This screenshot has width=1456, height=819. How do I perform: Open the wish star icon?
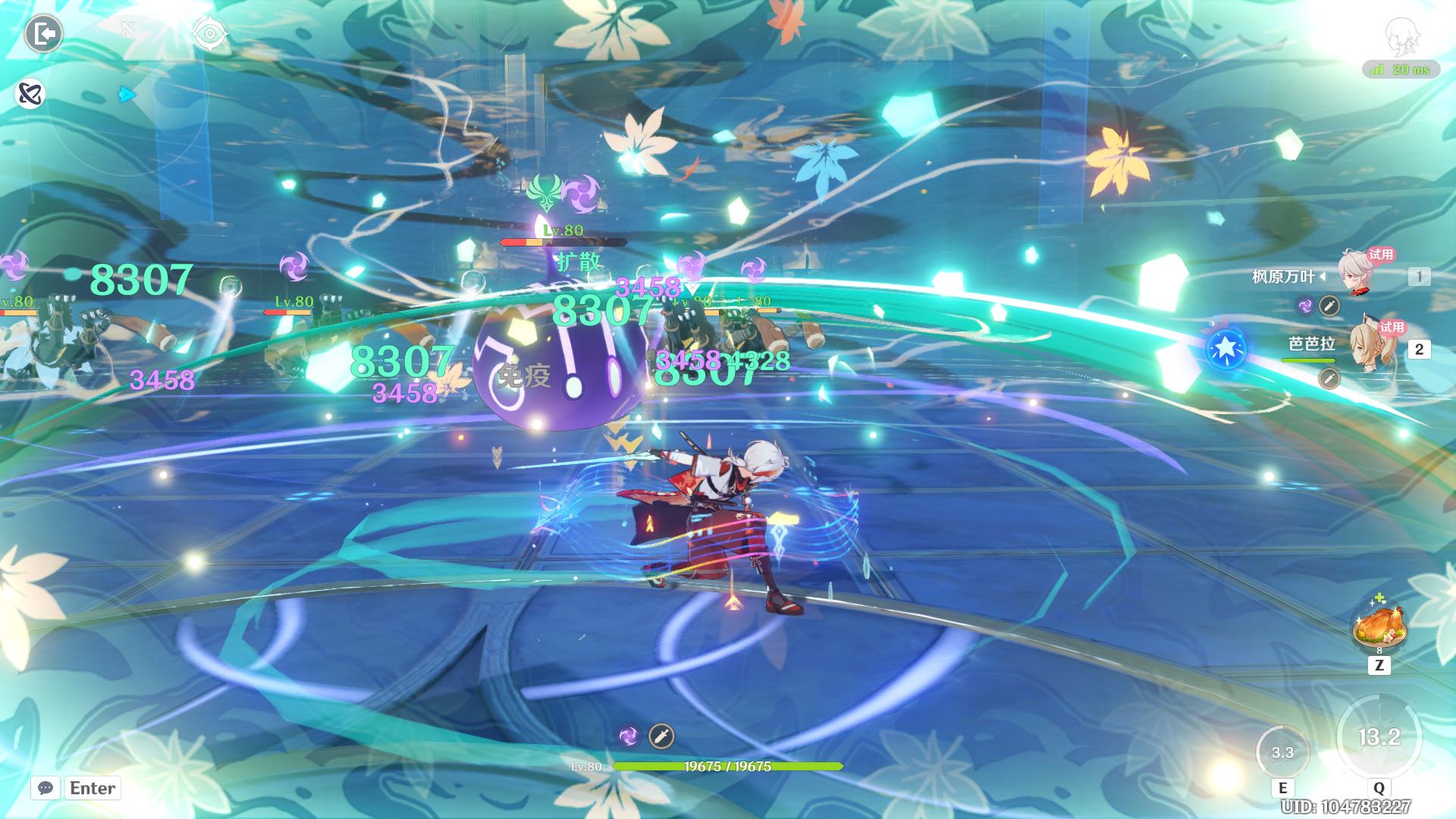click(x=1225, y=349)
